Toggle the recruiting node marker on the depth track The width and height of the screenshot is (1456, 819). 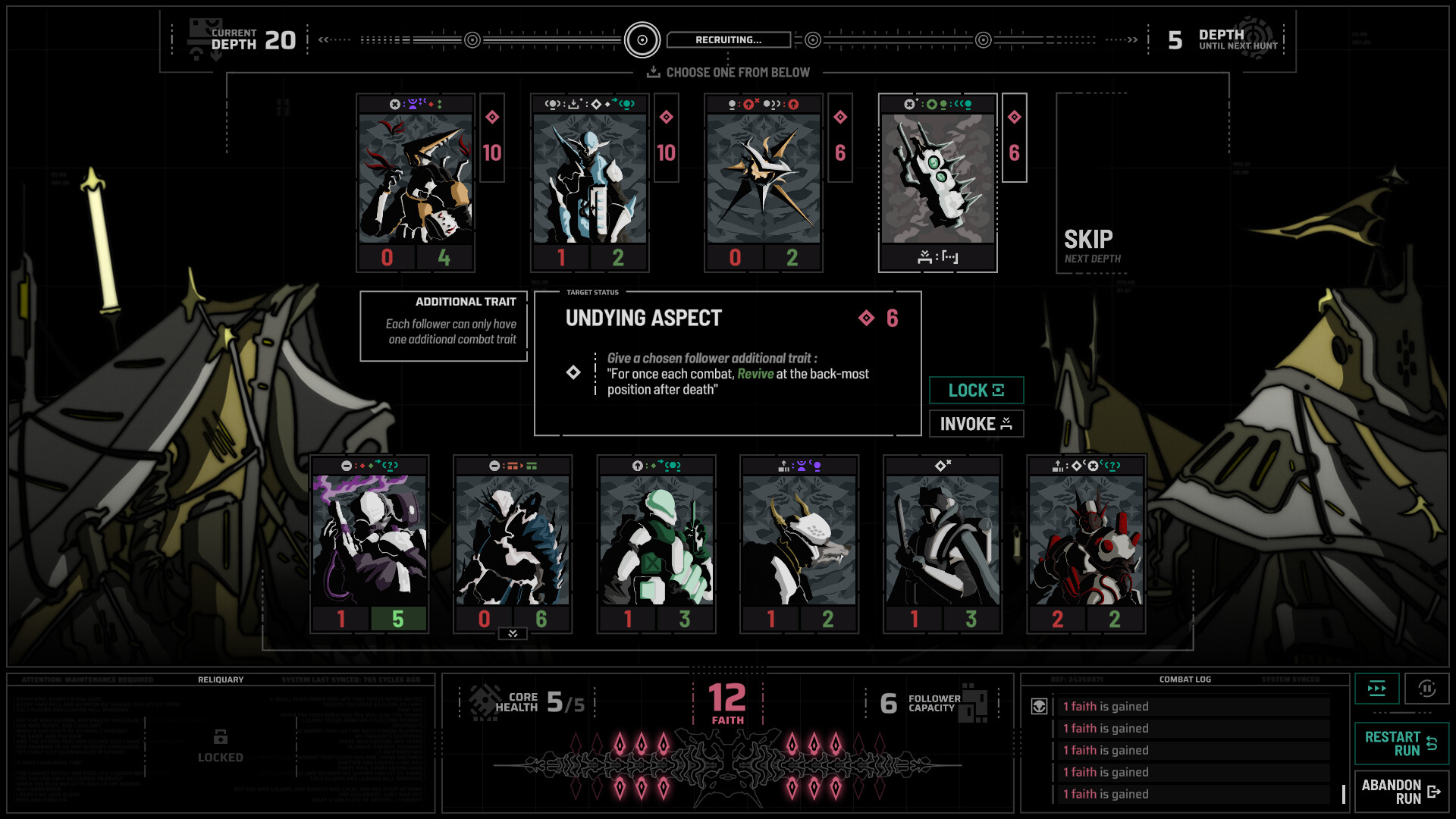click(644, 40)
